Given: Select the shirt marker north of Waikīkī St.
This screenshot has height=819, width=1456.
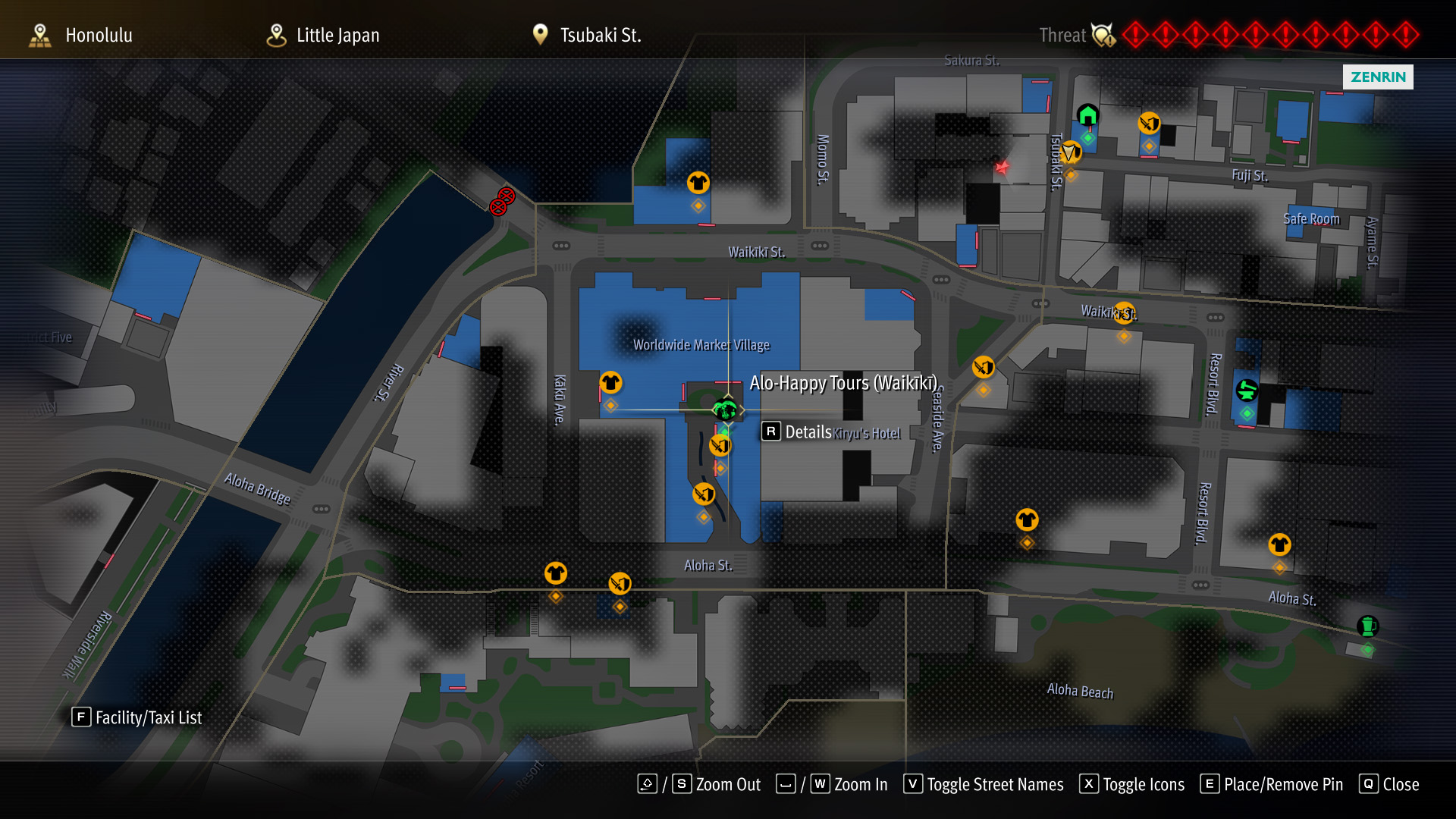Looking at the screenshot, I should pyautogui.click(x=698, y=183).
